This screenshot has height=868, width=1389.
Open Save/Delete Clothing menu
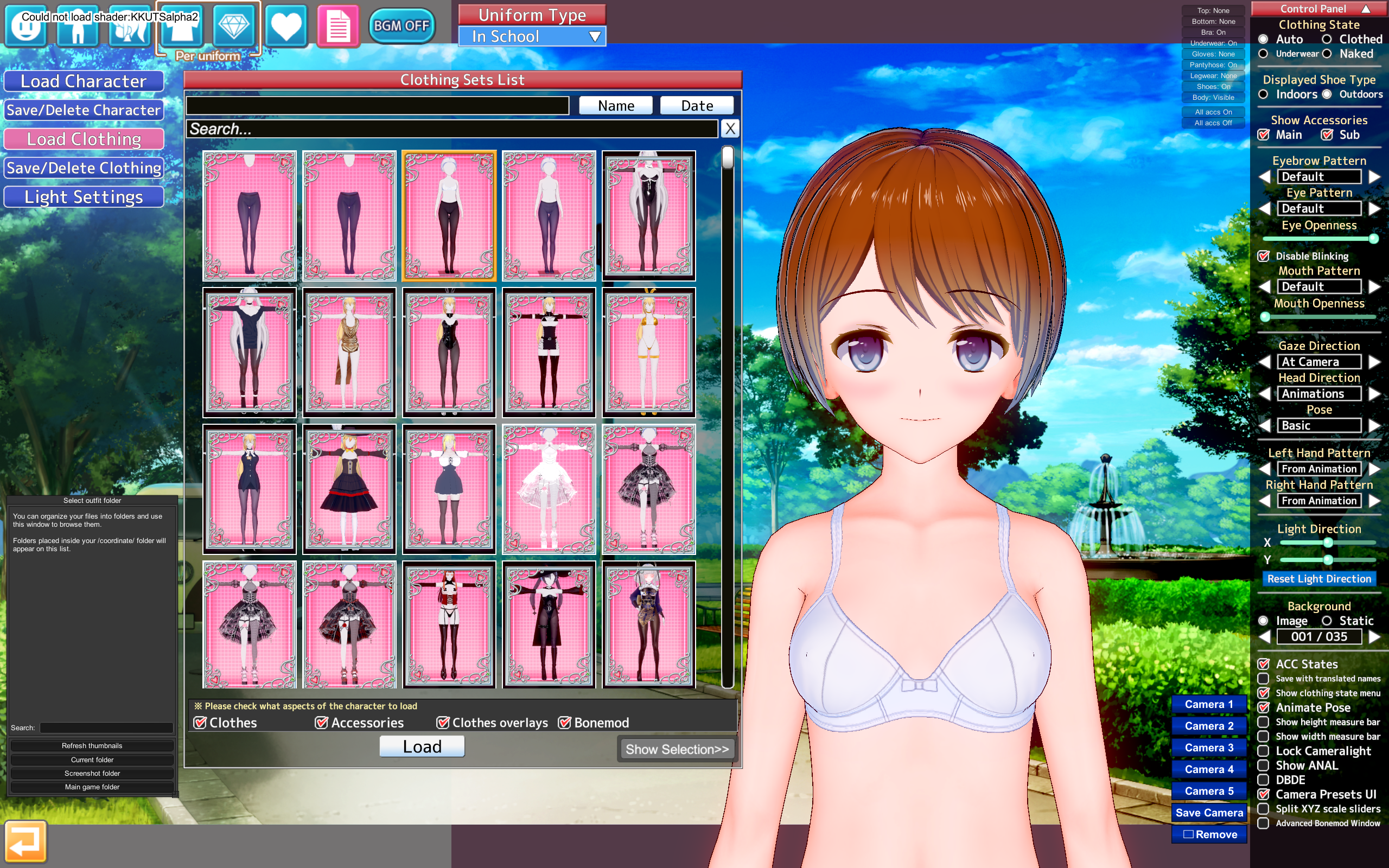pos(84,168)
